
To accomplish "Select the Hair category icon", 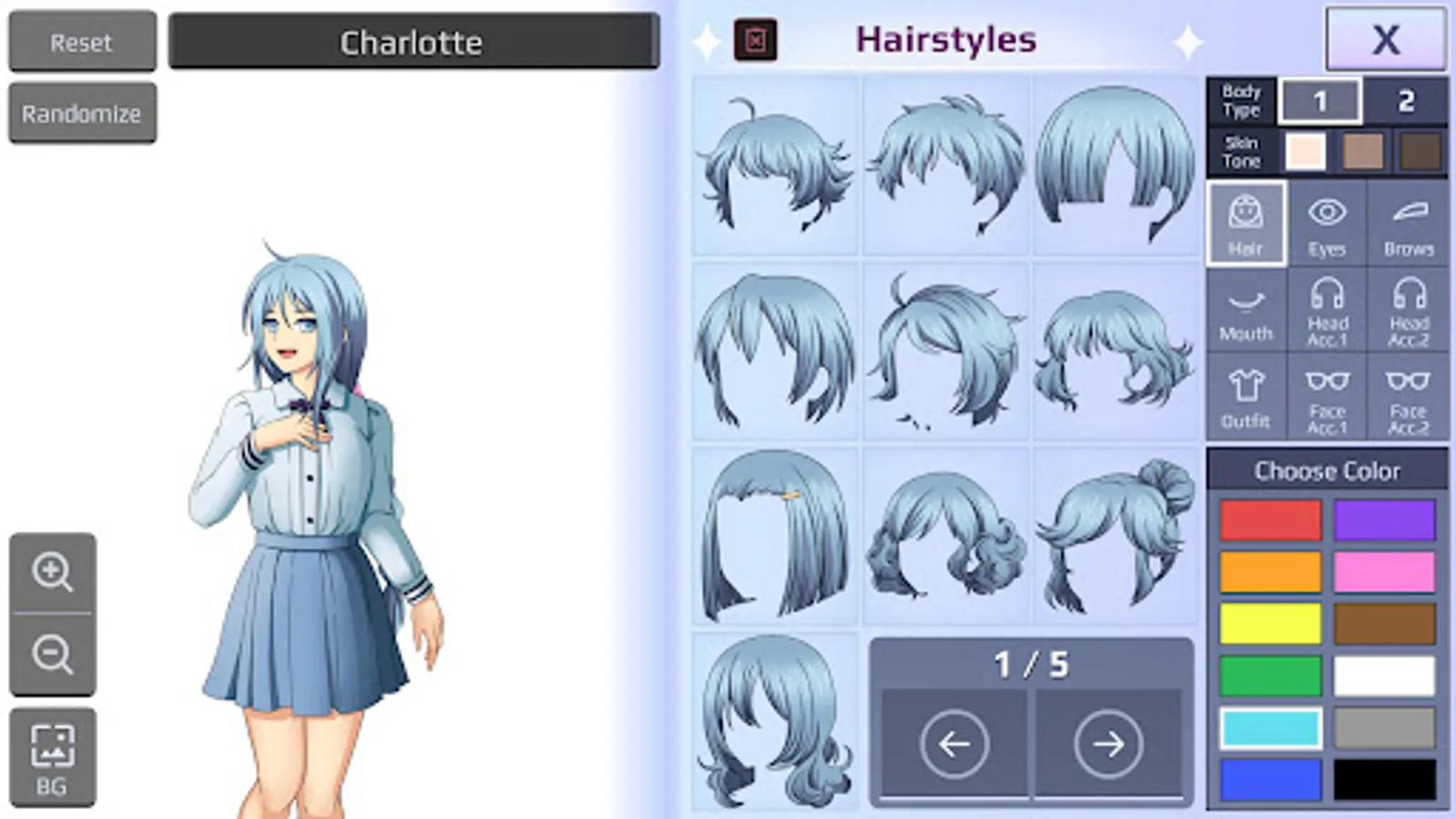I will pos(1246,221).
